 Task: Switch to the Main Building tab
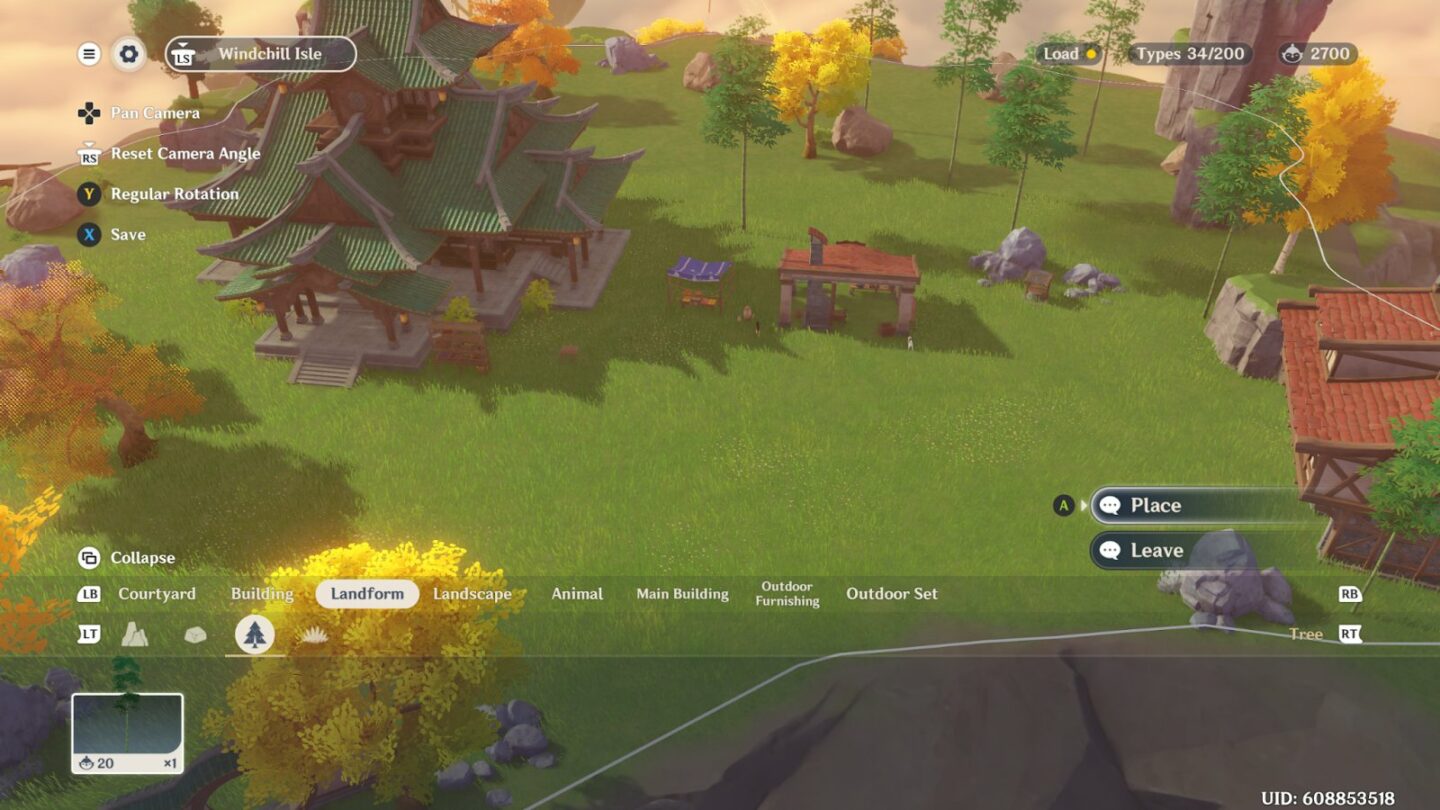pyautogui.click(x=682, y=594)
